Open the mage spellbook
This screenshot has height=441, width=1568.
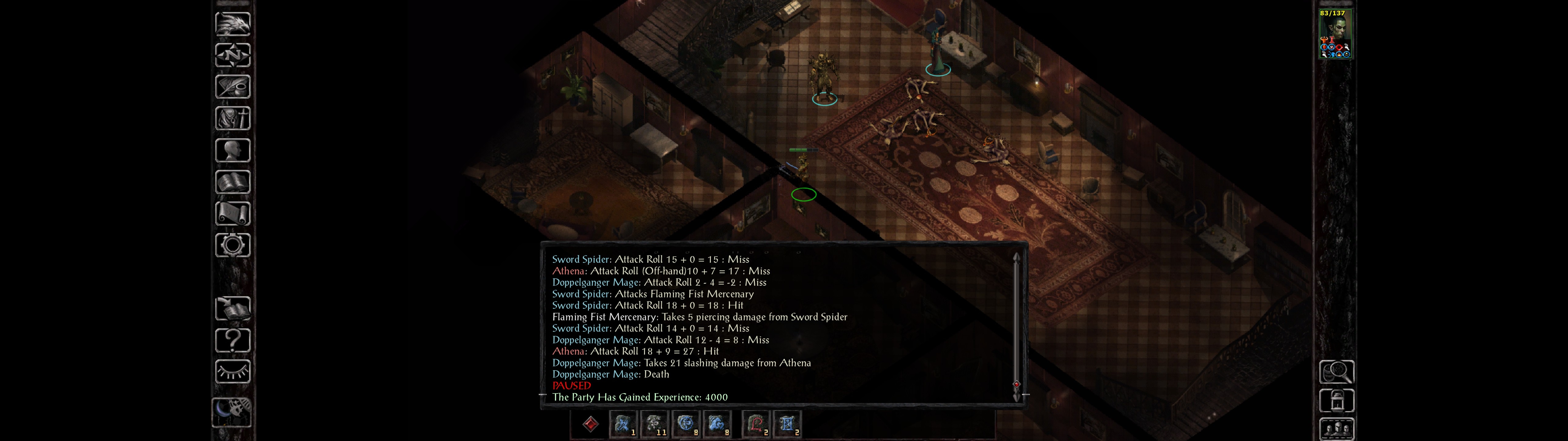(232, 182)
